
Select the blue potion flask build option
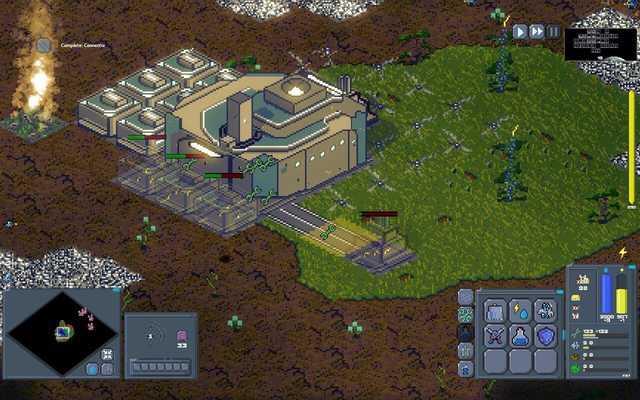tap(520, 337)
